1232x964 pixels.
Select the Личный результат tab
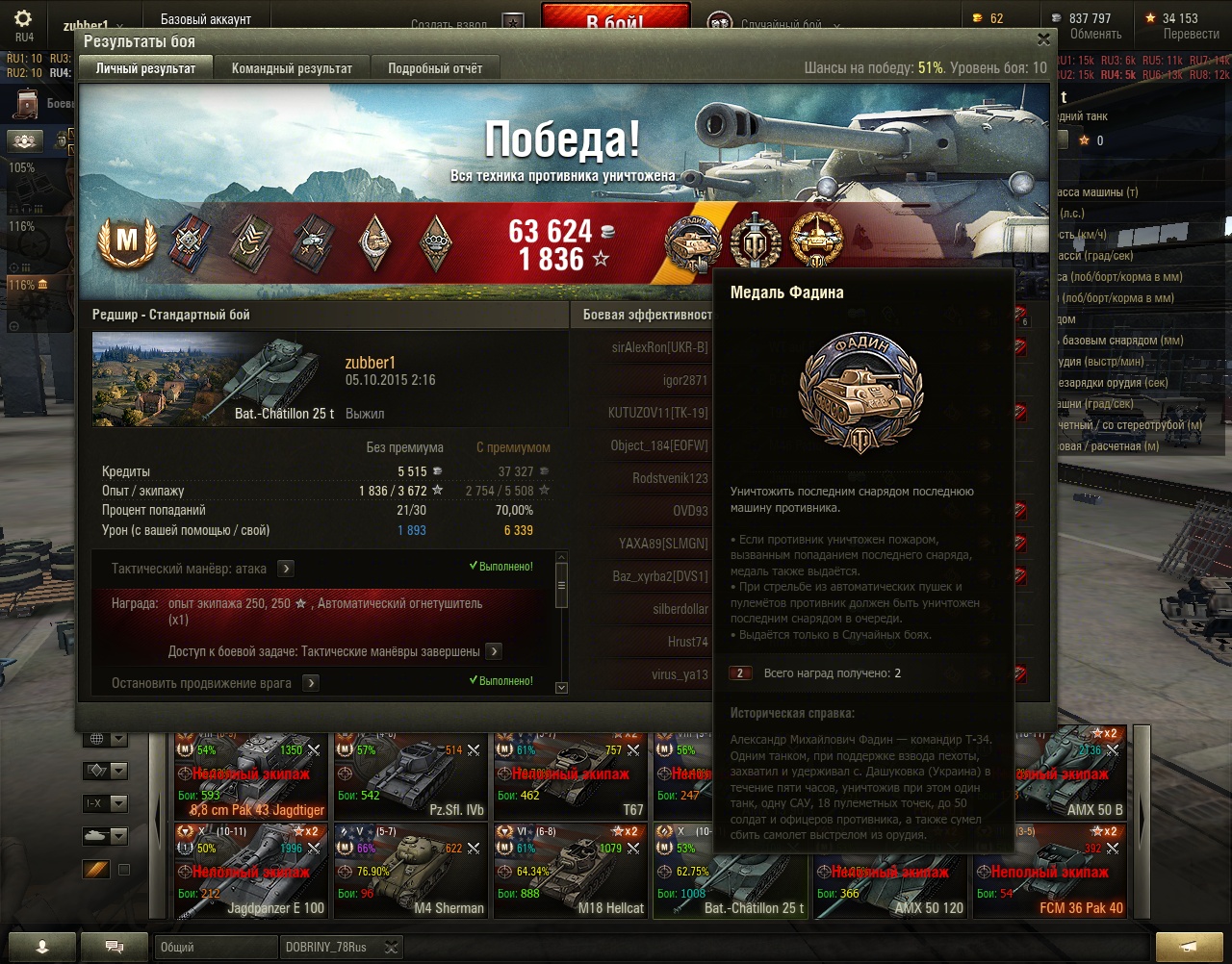[145, 68]
